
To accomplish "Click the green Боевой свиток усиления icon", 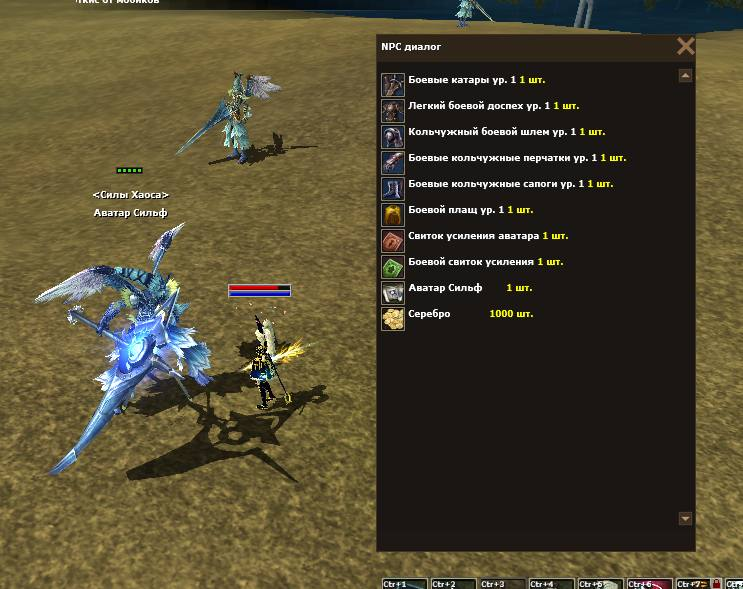I will pos(393,266).
